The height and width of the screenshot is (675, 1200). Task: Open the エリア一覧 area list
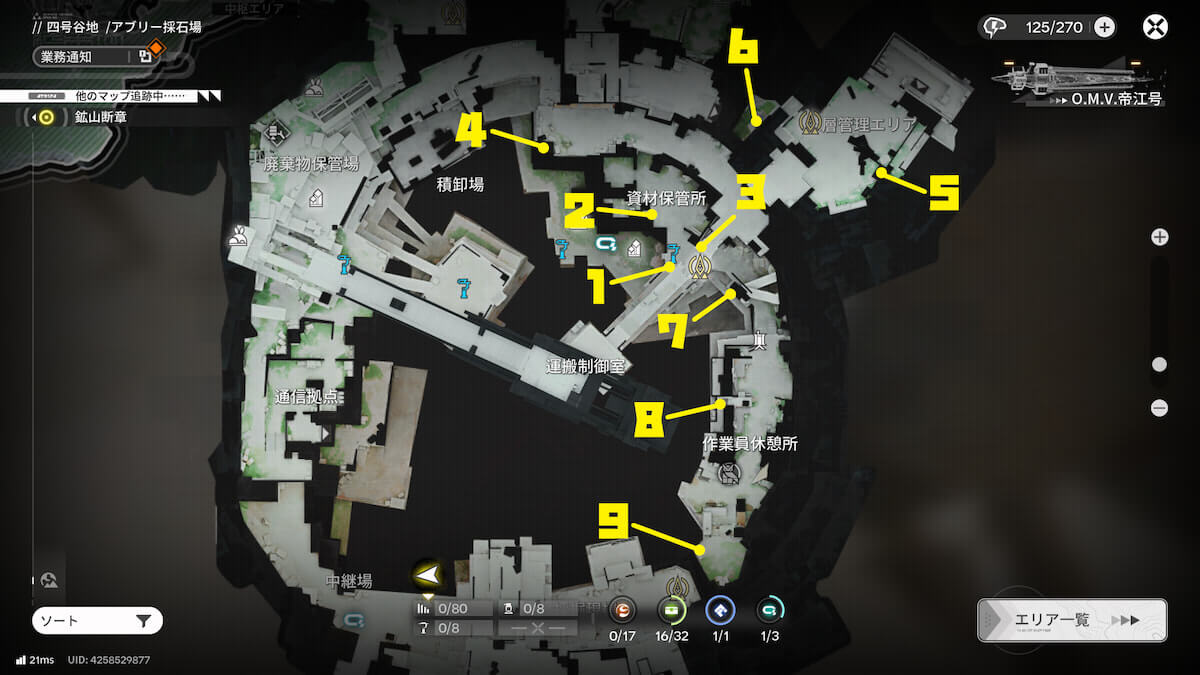click(x=1071, y=620)
